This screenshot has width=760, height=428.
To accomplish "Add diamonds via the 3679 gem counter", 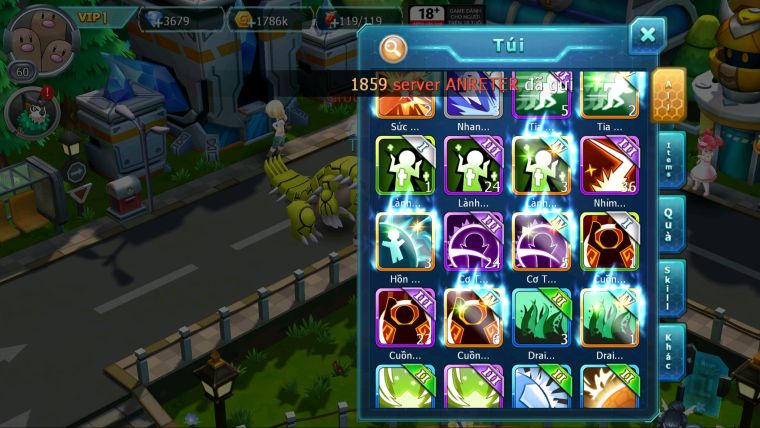I will pos(180,19).
